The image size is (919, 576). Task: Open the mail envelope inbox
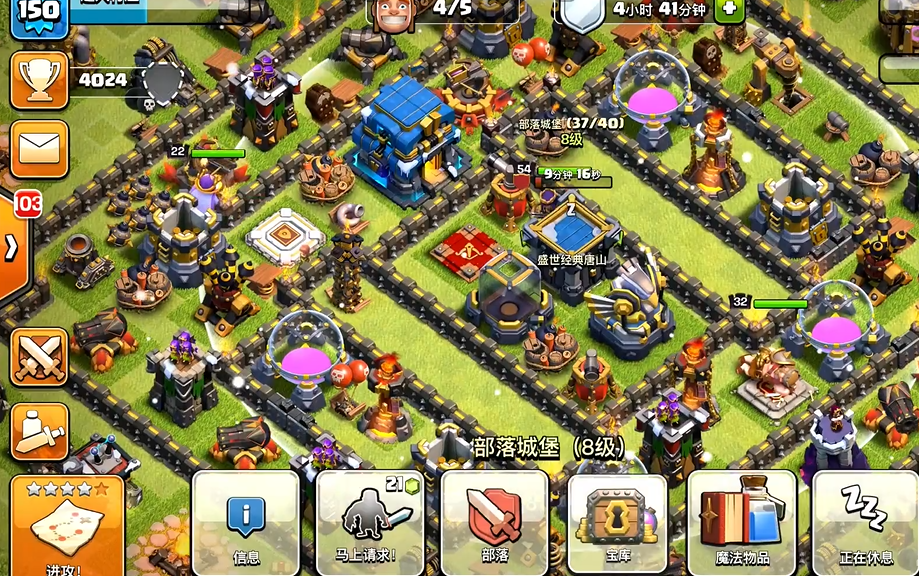coord(39,149)
